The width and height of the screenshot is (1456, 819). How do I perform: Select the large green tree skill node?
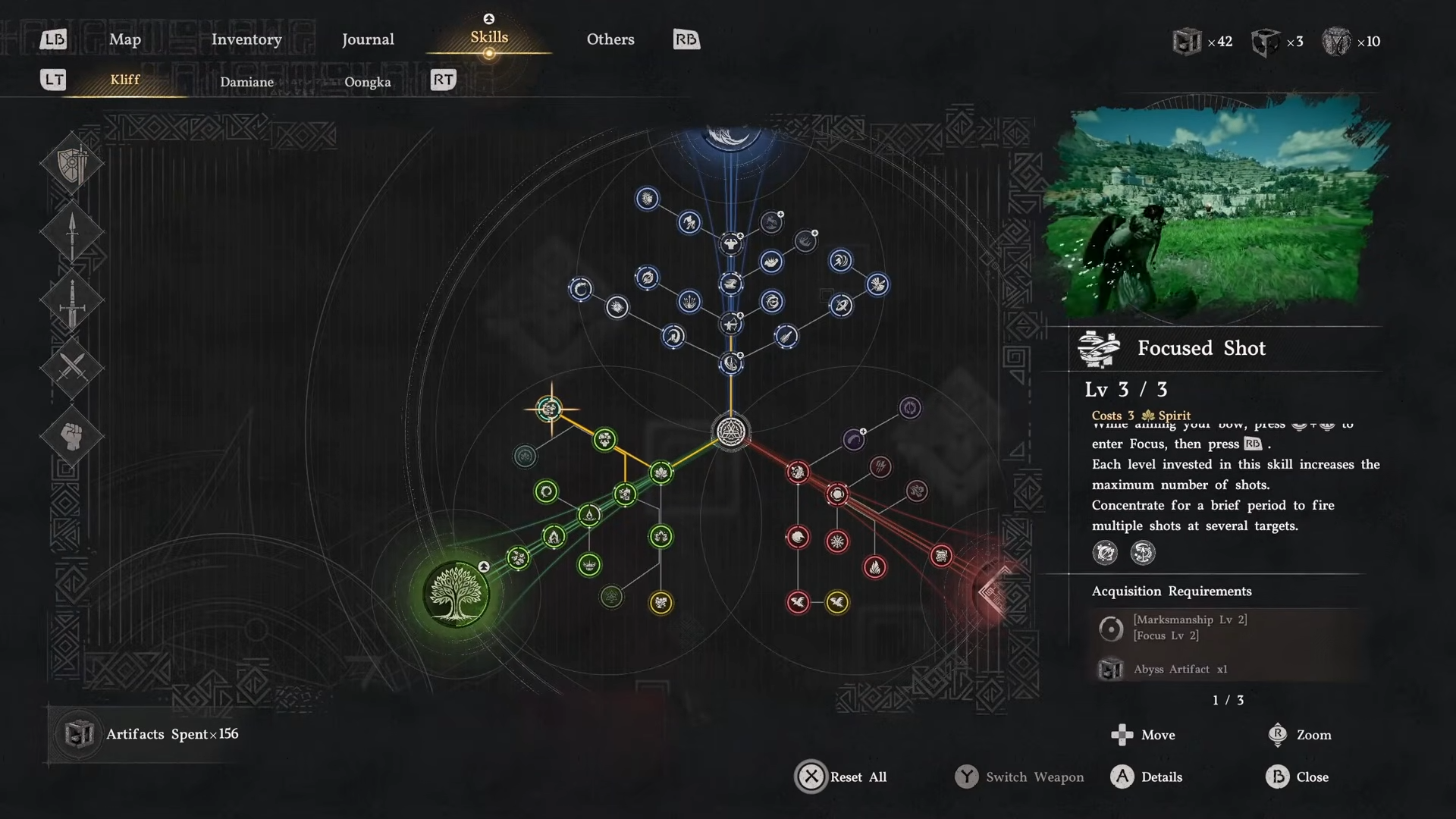pos(456,594)
